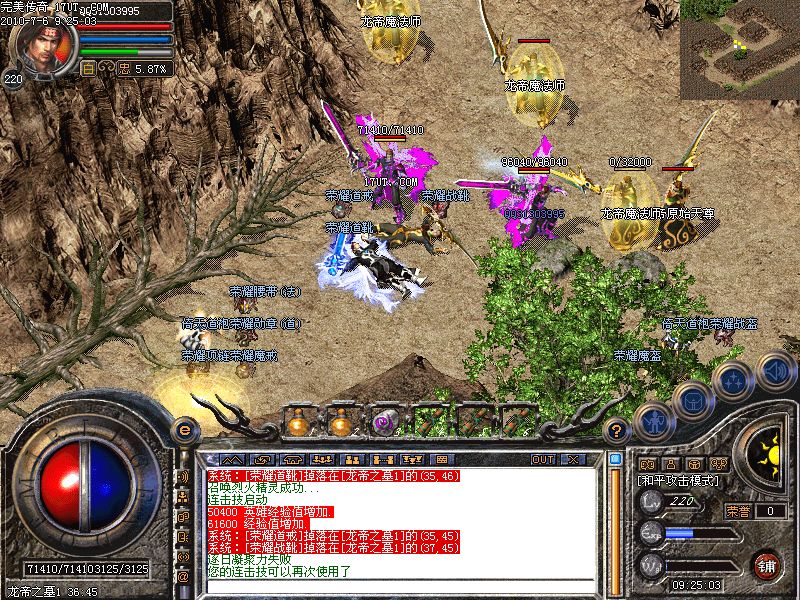Screen dimensions: 800x600
Task: Click the OUT button above chat
Action: point(543,459)
